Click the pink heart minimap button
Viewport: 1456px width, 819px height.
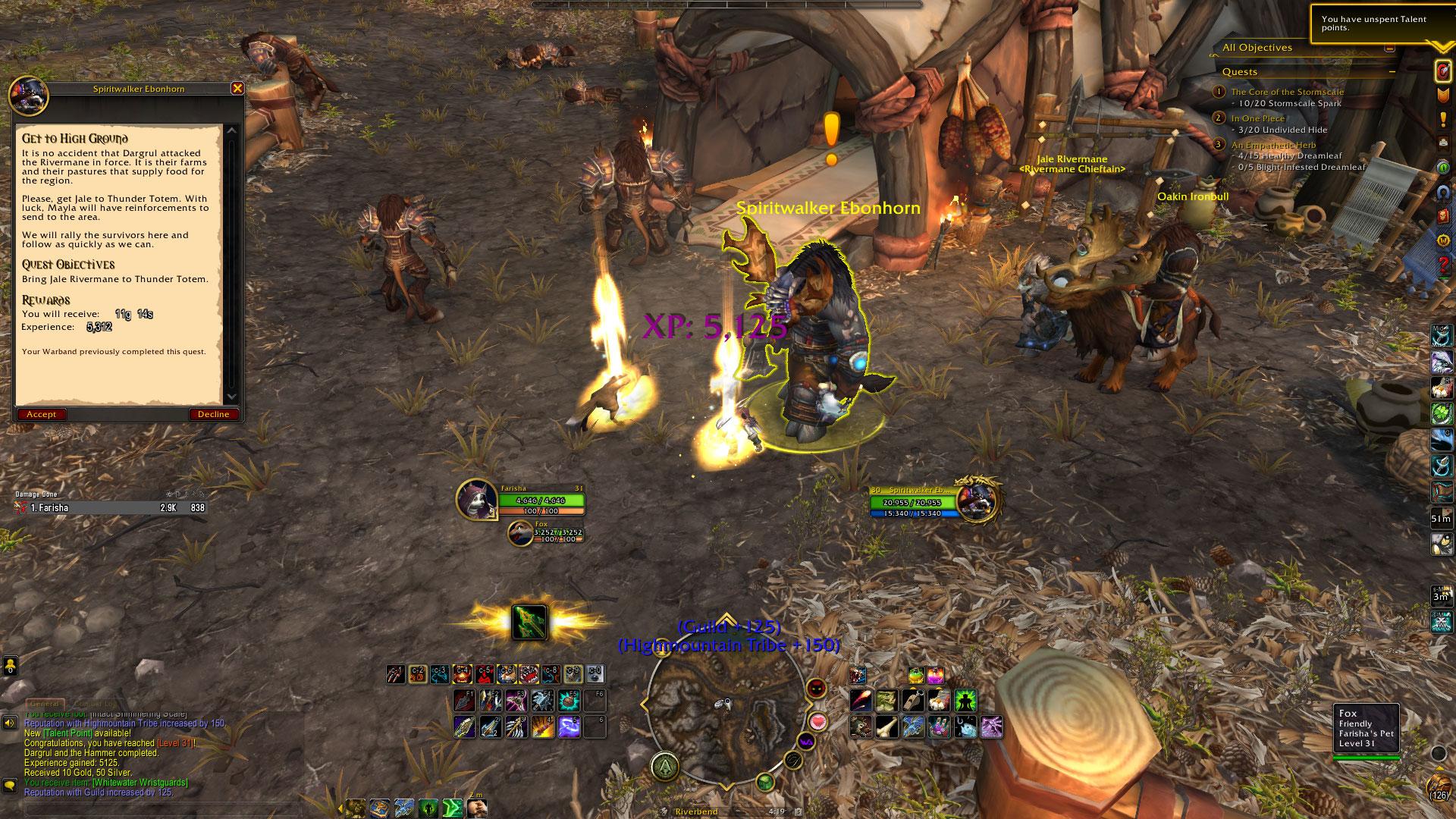pos(817,721)
